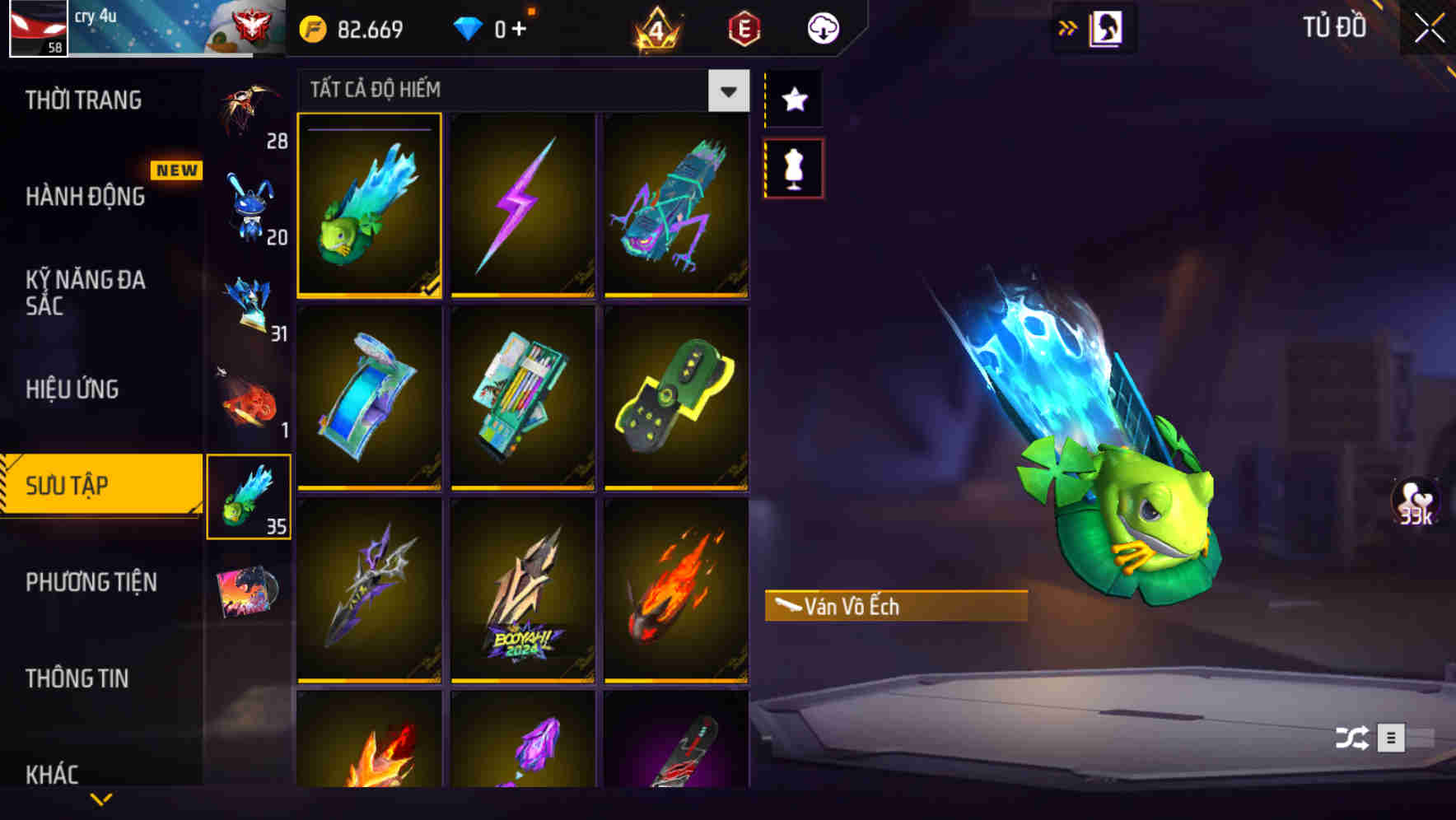Image resolution: width=1456 pixels, height=820 pixels.
Task: Click the progress bar on selected frog item
Action: click(369, 128)
